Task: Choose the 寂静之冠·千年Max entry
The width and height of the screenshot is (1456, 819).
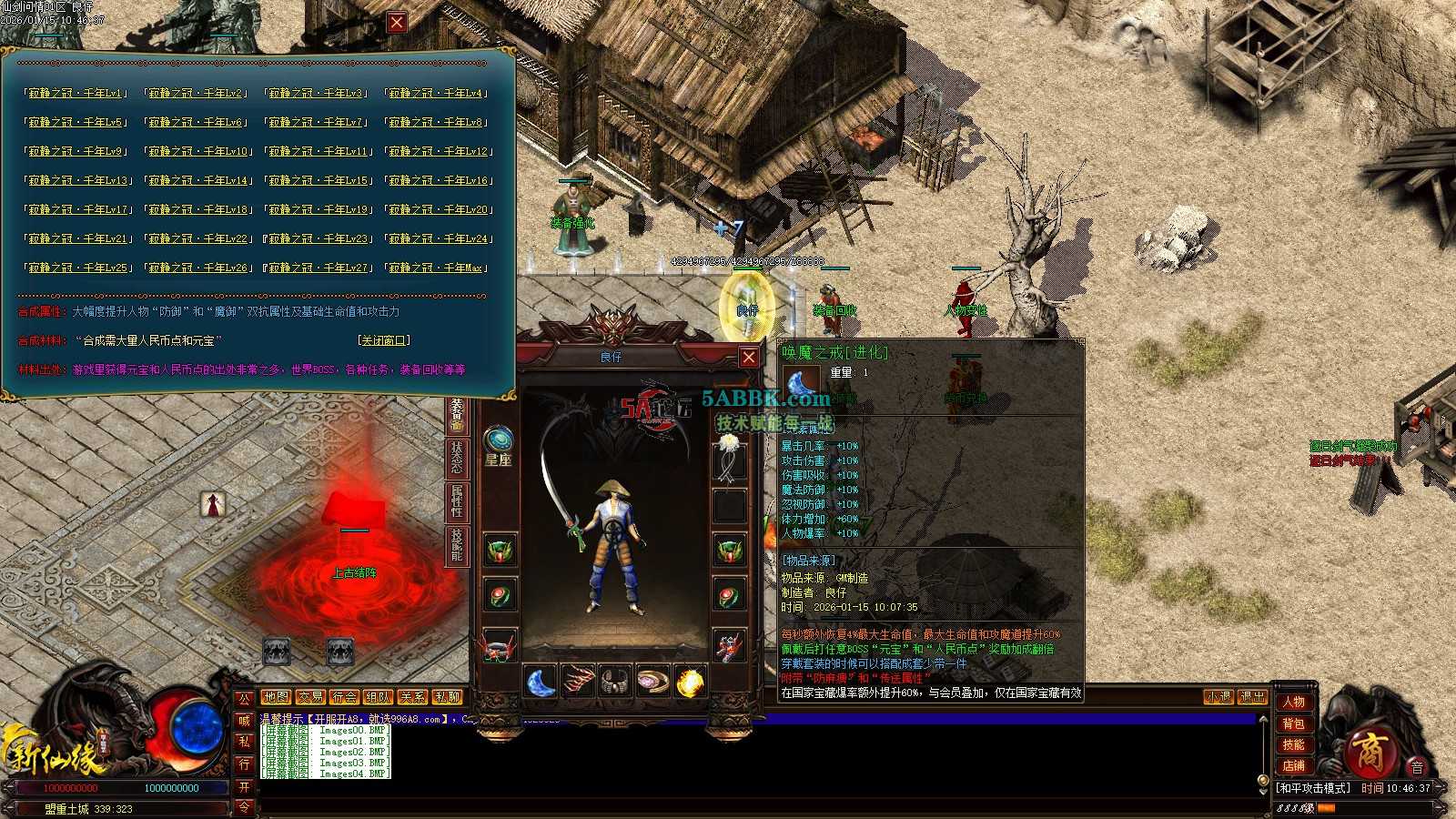Action: coord(436,268)
